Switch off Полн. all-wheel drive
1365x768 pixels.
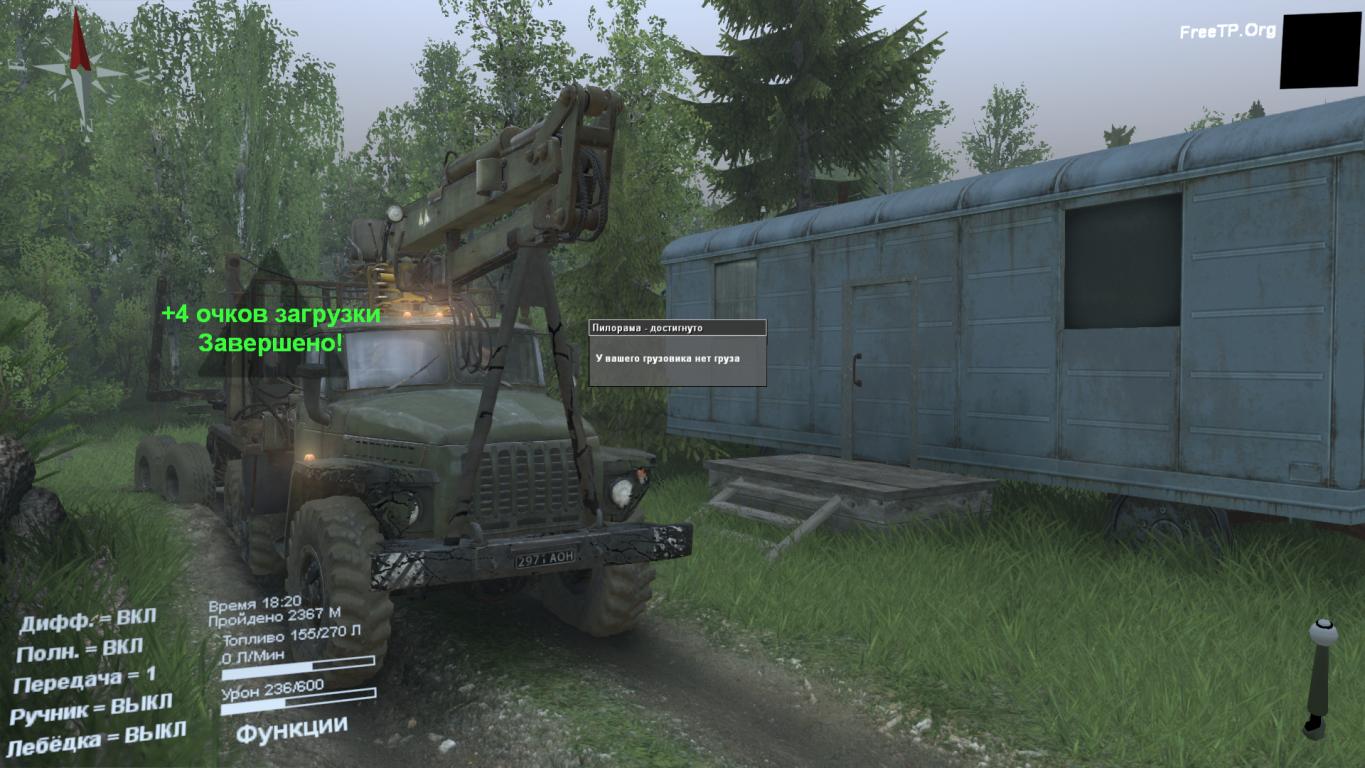(x=80, y=650)
